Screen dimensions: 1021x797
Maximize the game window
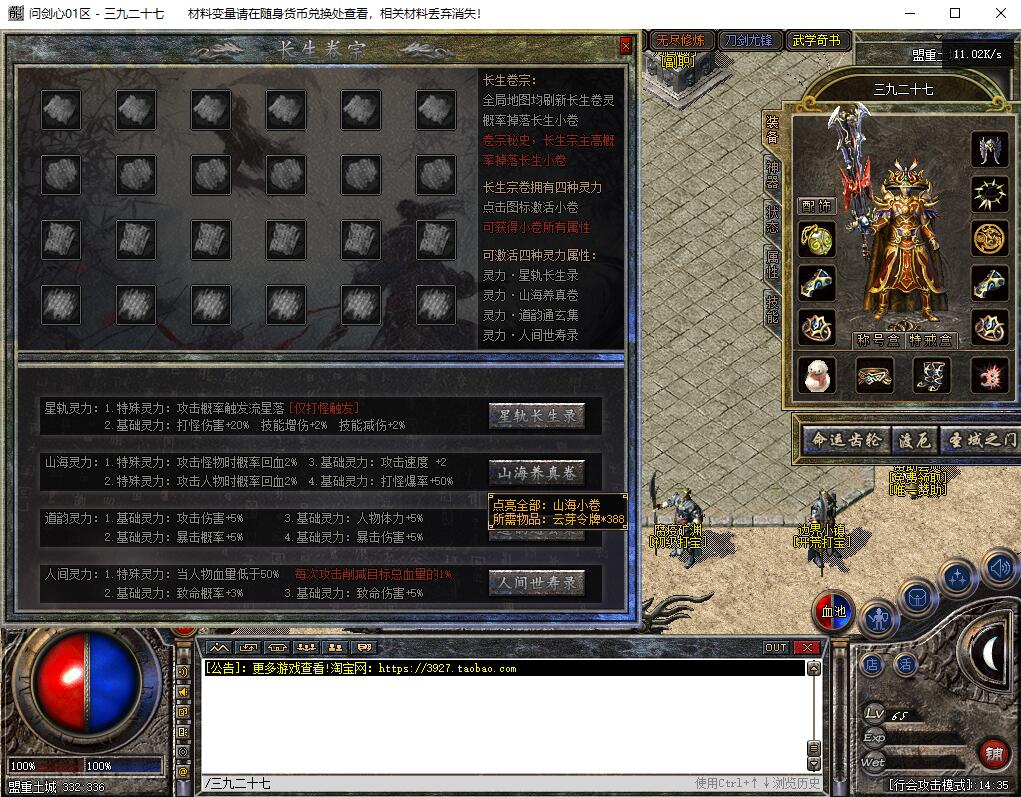[x=955, y=13]
